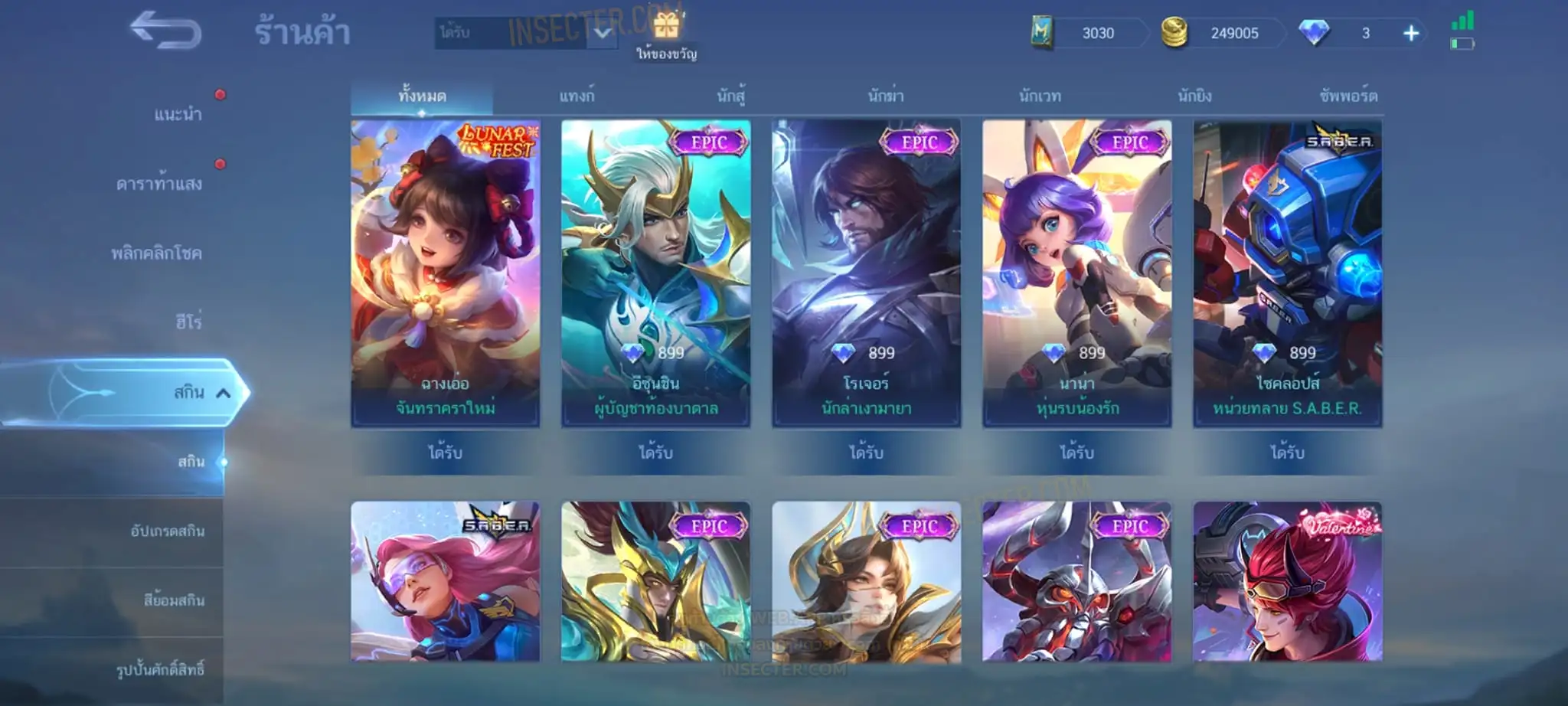Select the S.A.B.E.R. ไซคลอปส์ skin card
The width and height of the screenshot is (1568, 706).
[x=1287, y=272]
